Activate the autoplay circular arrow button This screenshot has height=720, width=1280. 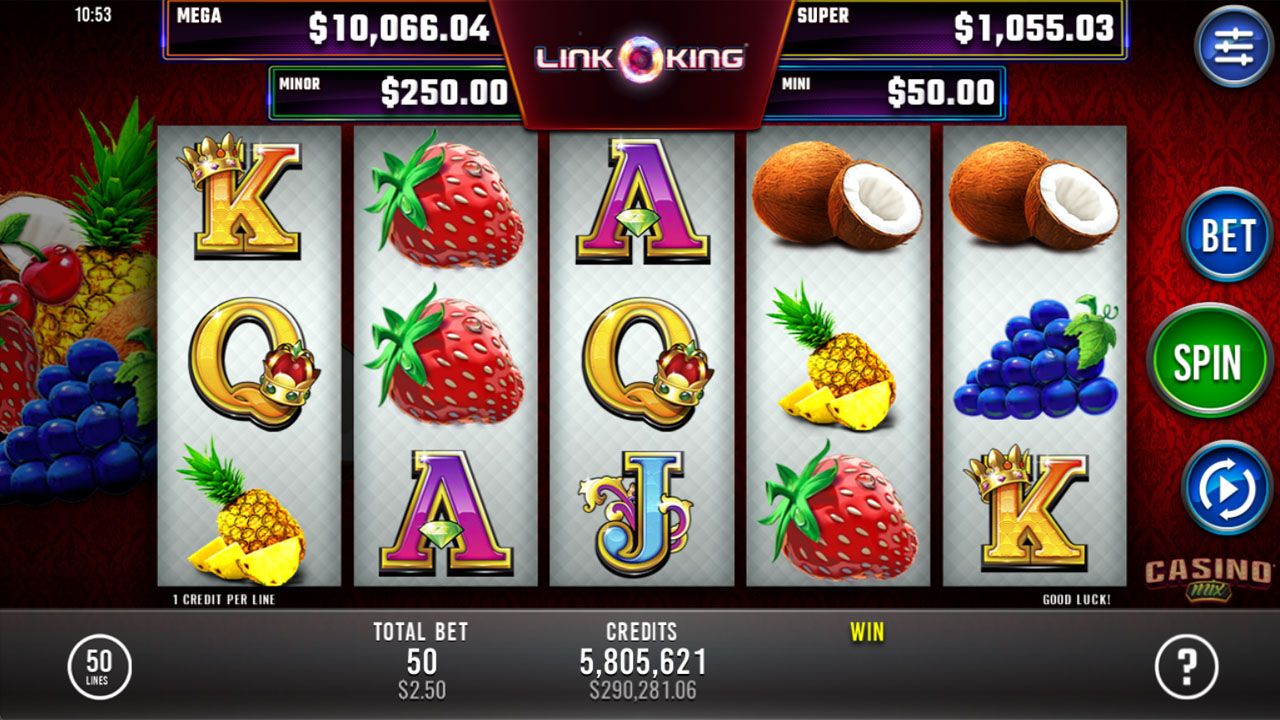(x=1226, y=488)
